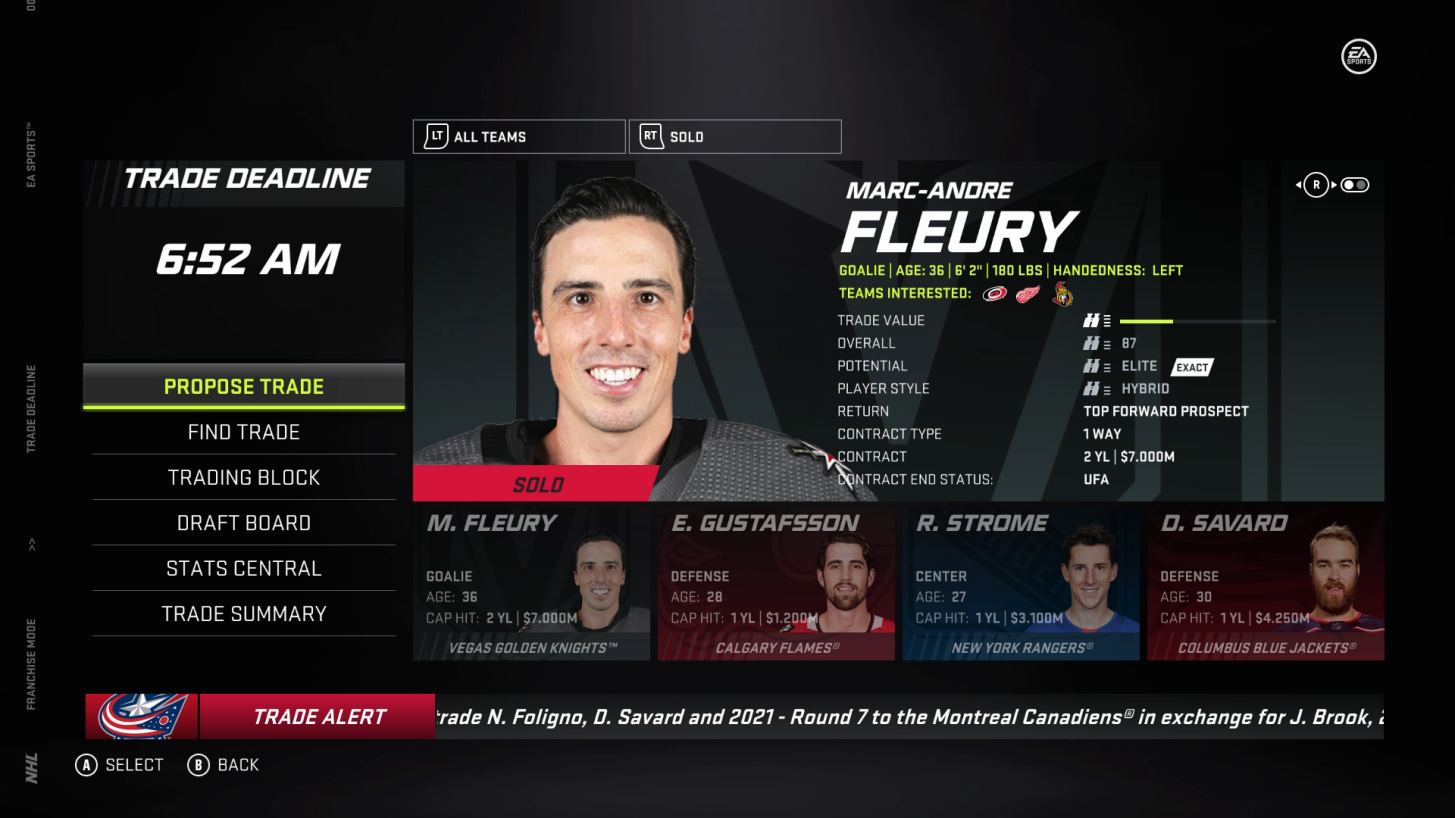Pick the R. Strome player card
1455x818 pixels.
click(x=1021, y=584)
